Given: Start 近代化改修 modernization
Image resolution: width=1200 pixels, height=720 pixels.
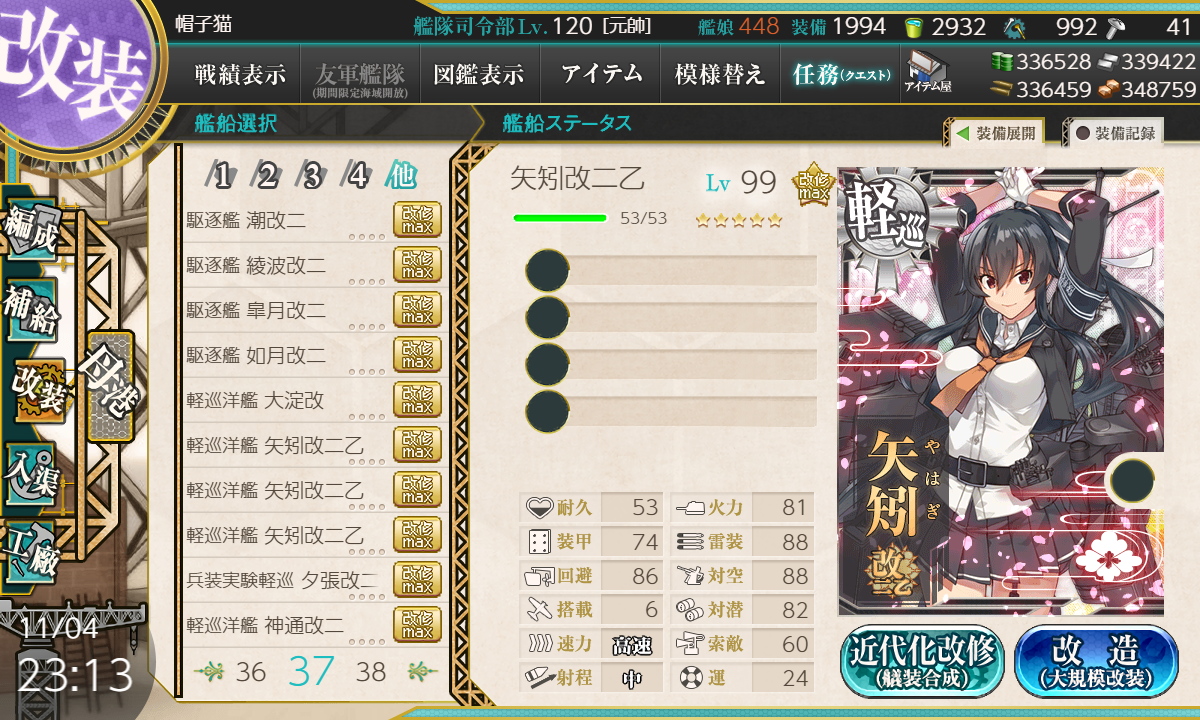Looking at the screenshot, I should click(x=922, y=661).
